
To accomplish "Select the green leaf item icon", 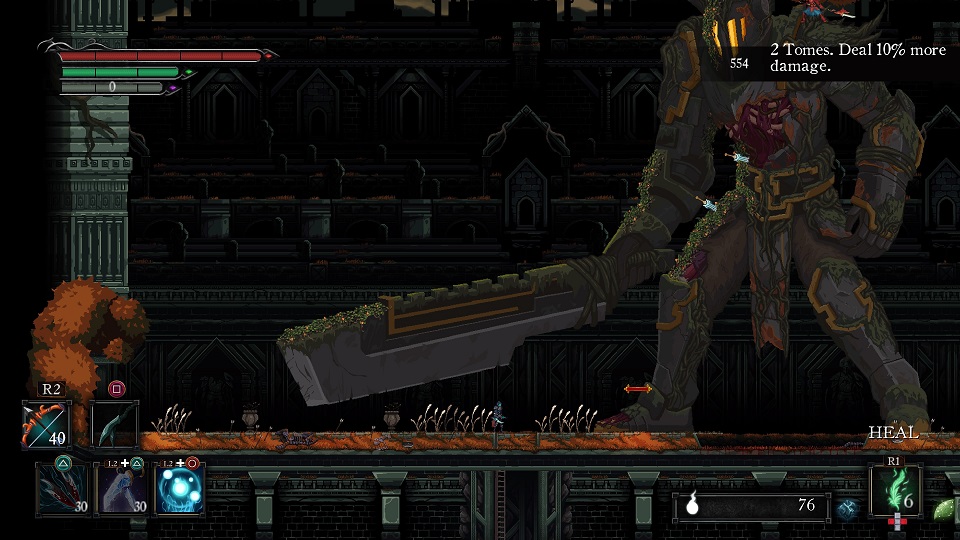I will click(x=943, y=509).
